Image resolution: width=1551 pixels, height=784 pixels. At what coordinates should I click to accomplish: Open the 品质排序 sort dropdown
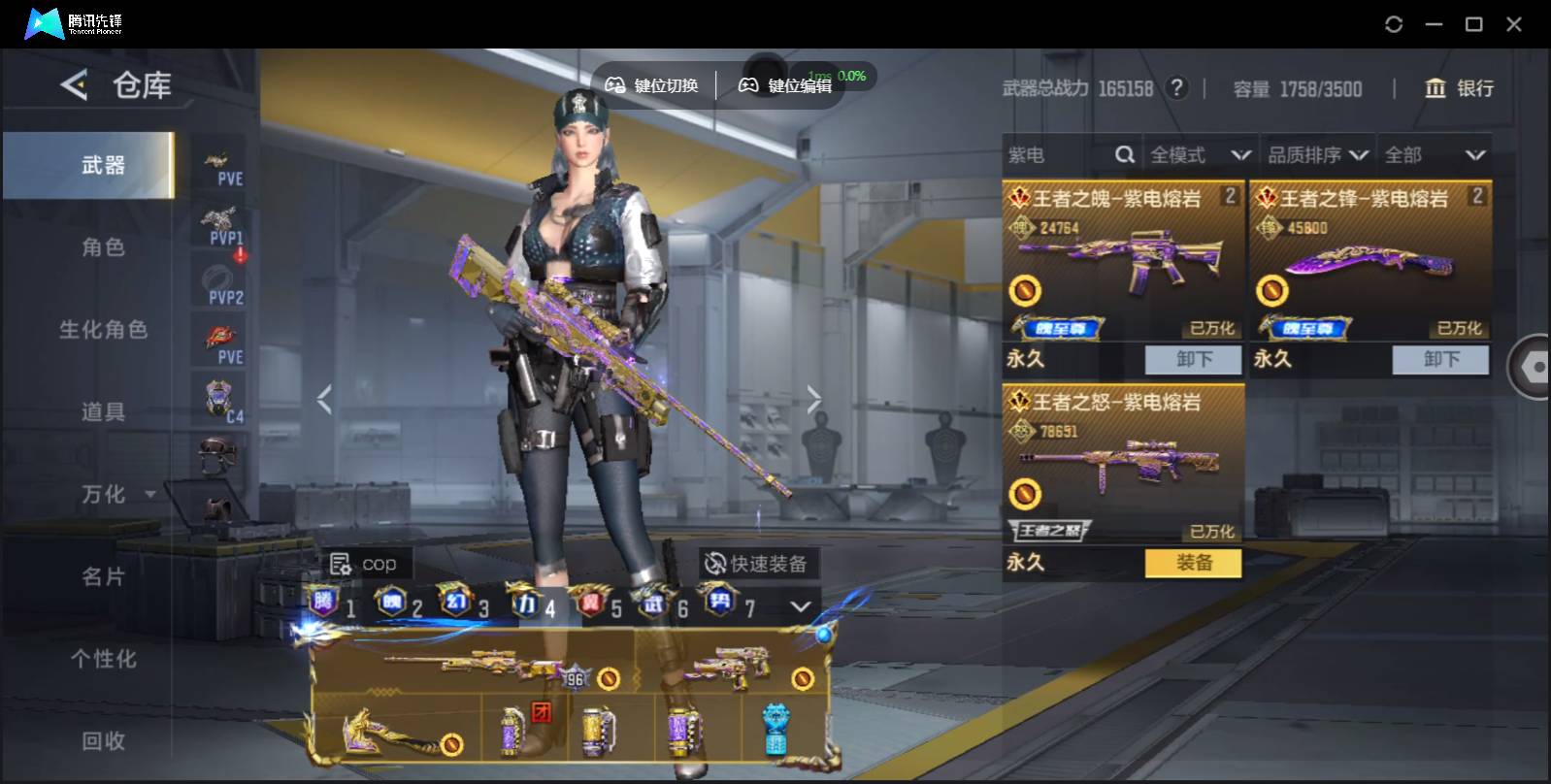pos(1317,155)
